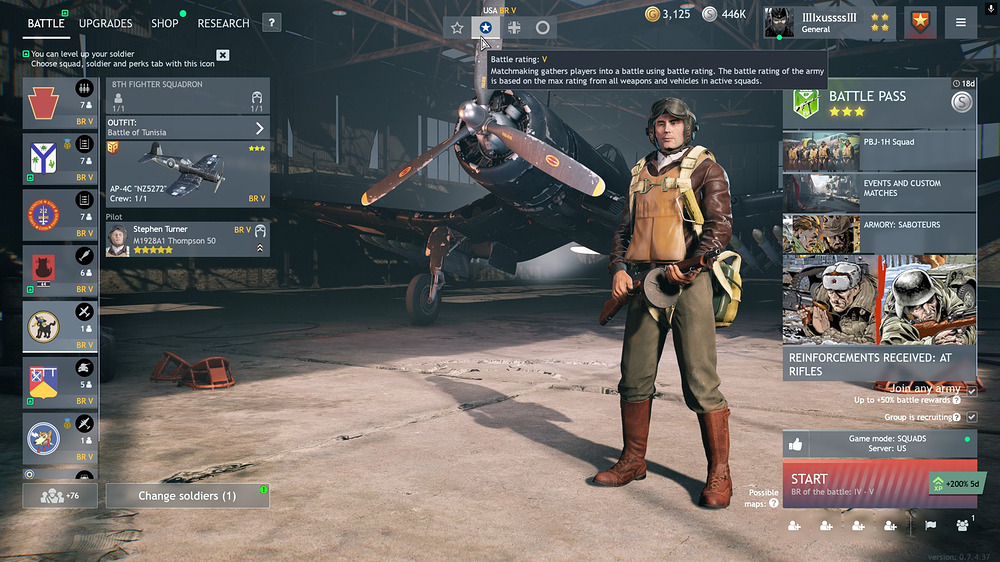The height and width of the screenshot is (562, 1000).
Task: Toggle the Join any army checkbox
Action: click(x=971, y=391)
